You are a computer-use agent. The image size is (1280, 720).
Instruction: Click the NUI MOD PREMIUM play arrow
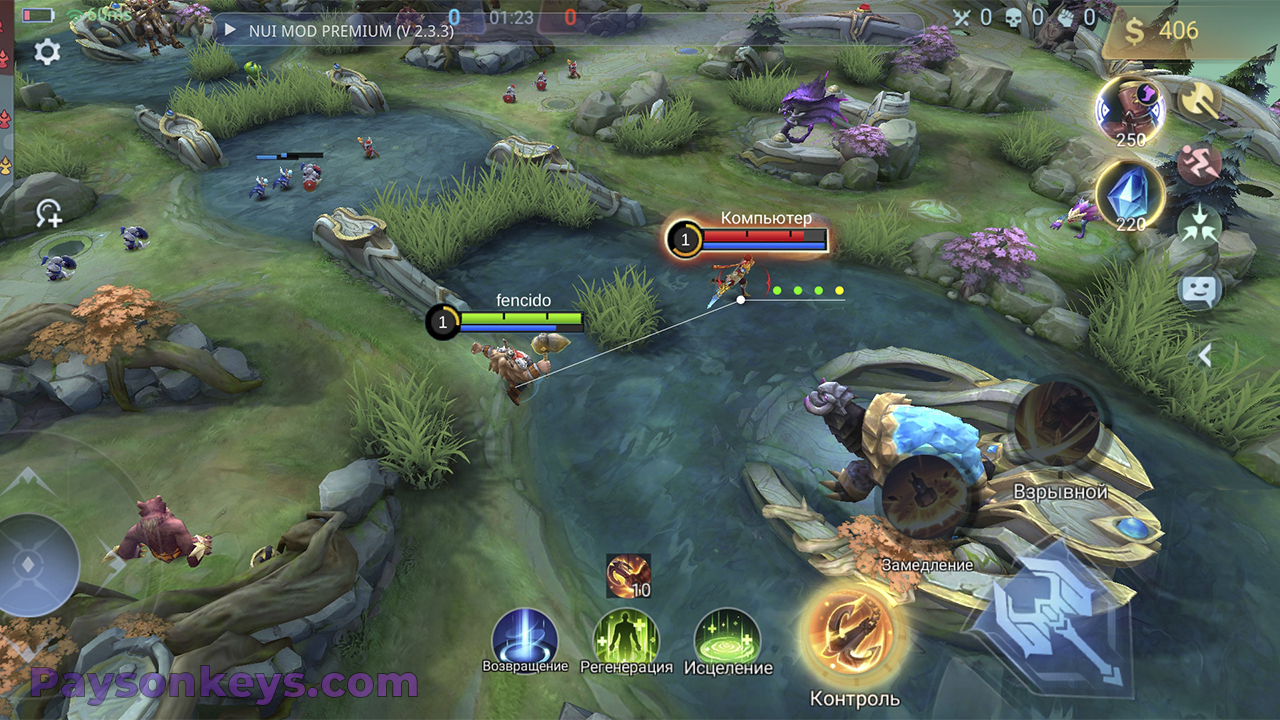230,30
